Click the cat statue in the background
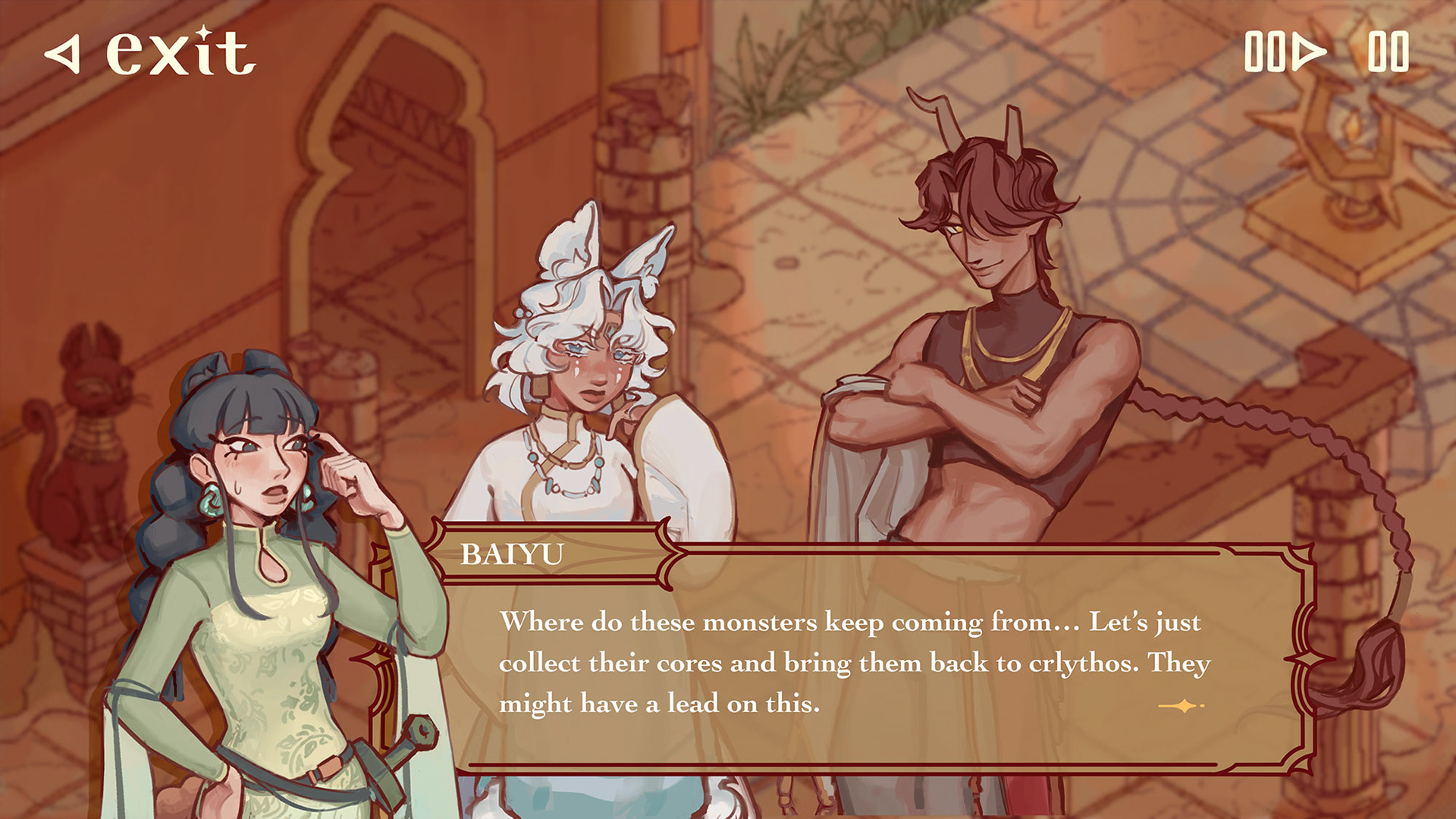The image size is (1456, 819). coord(87,447)
